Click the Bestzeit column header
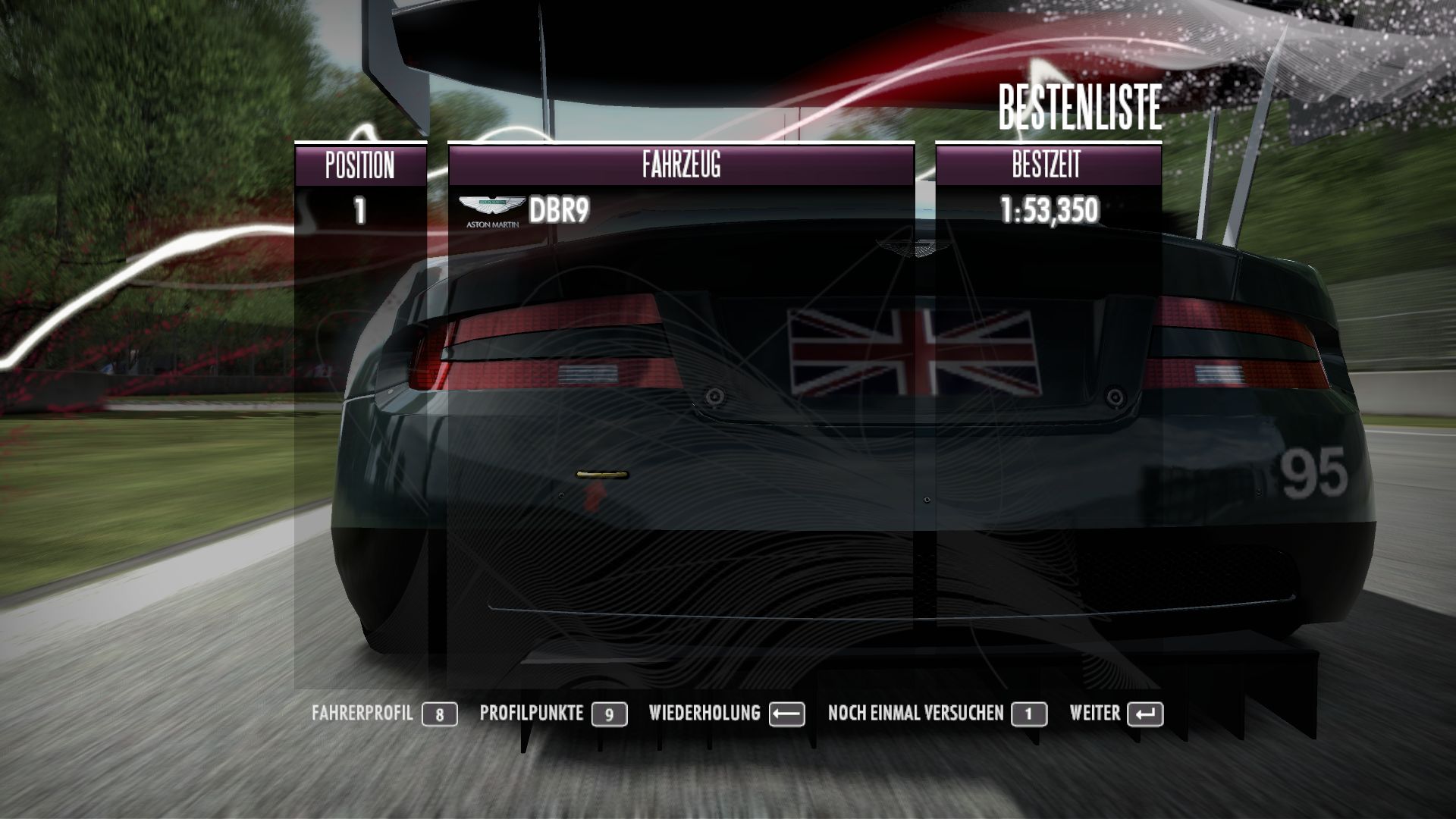The image size is (1456, 819). (x=1047, y=165)
